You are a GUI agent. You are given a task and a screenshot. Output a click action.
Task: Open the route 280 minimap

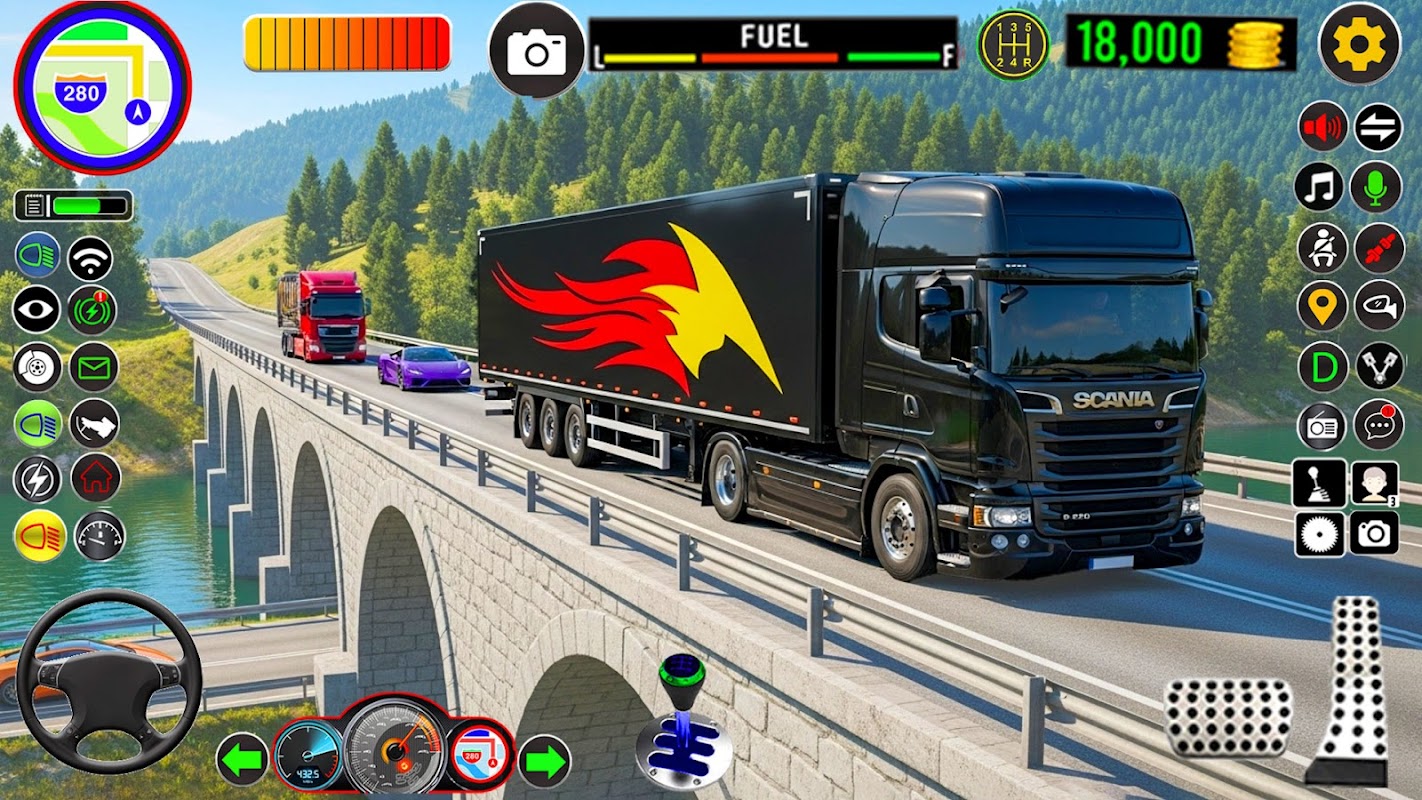(x=102, y=88)
